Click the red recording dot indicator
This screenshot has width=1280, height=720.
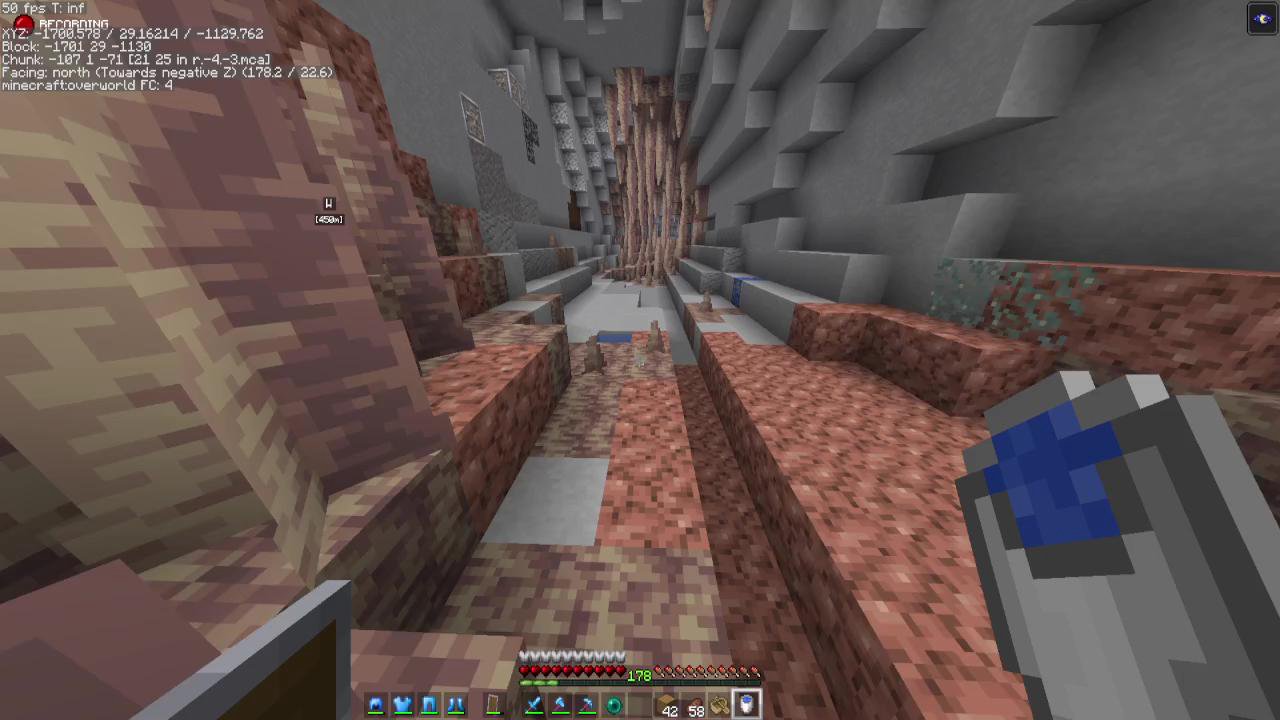(x=22, y=23)
